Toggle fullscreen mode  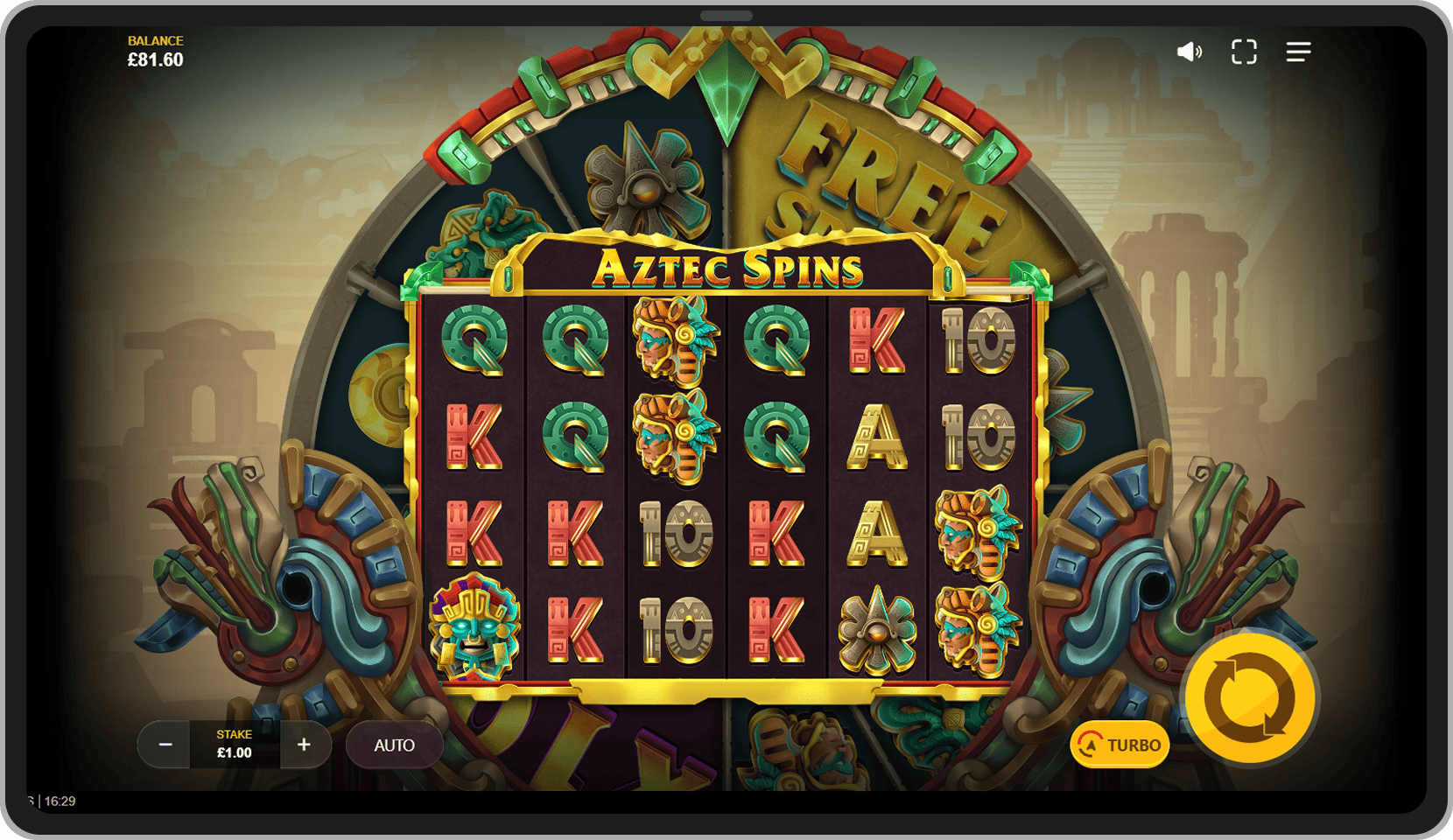tap(1244, 52)
